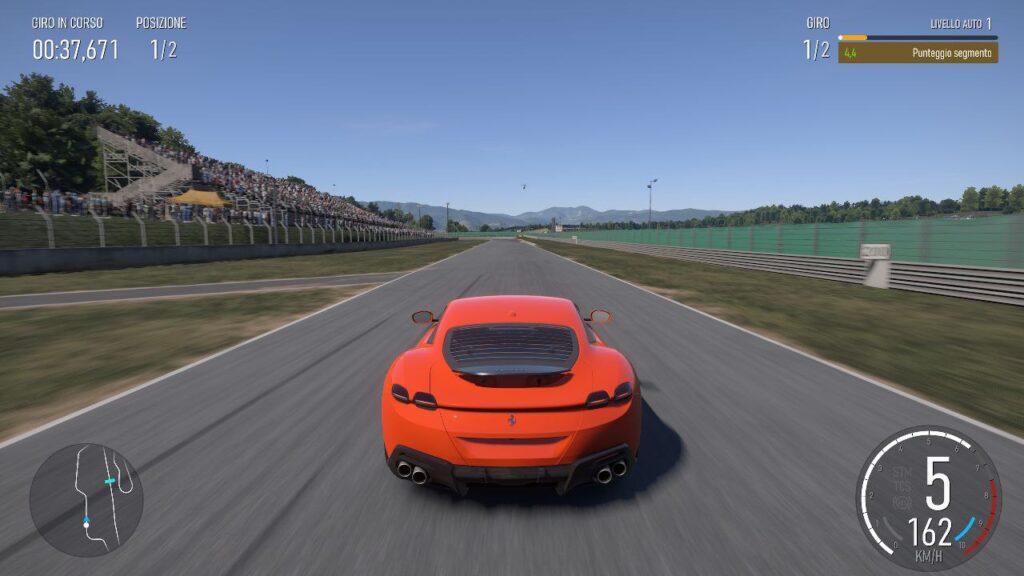Image resolution: width=1024 pixels, height=576 pixels.
Task: Open the circular track minimap
Action: tap(86, 500)
